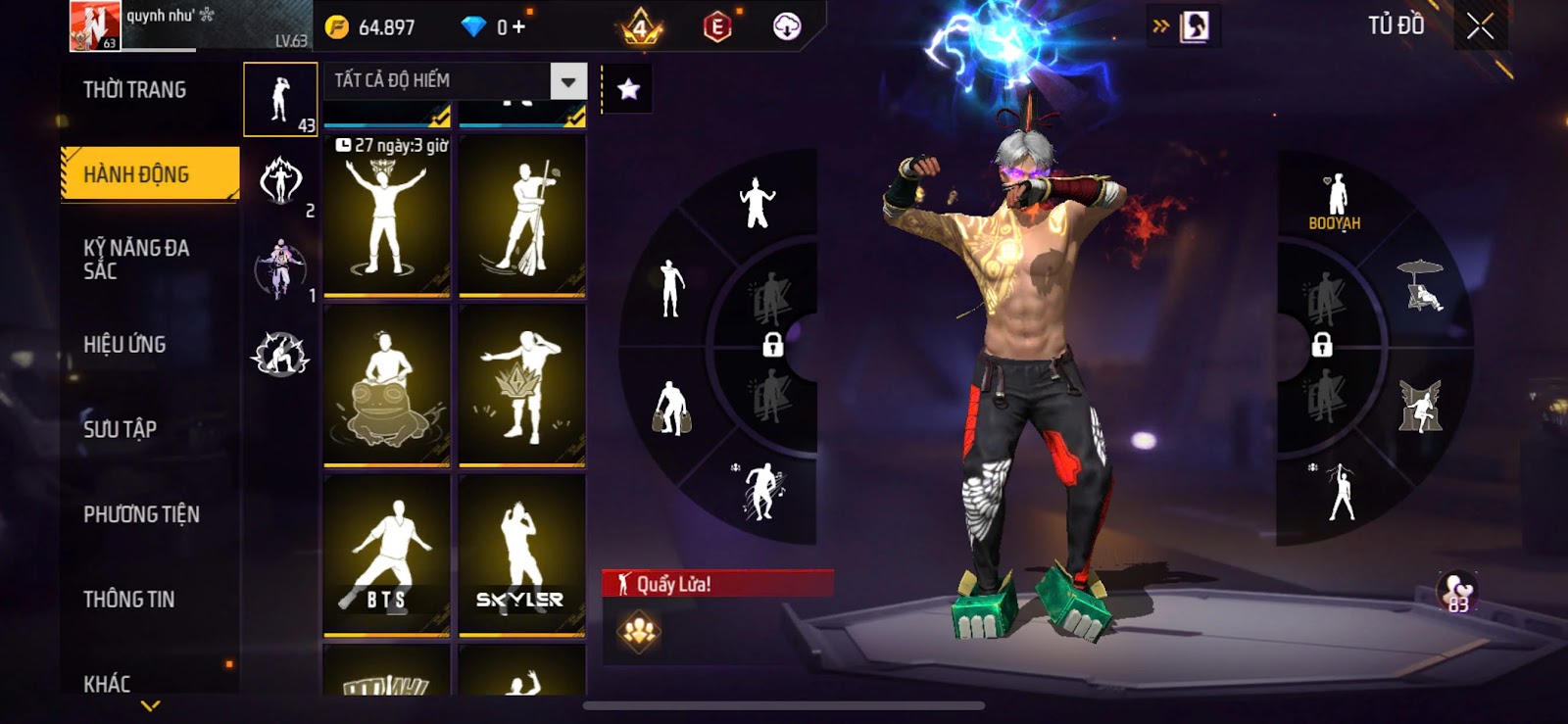Show the Thông Tin tab
The height and width of the screenshot is (724, 1568).
pos(129,600)
